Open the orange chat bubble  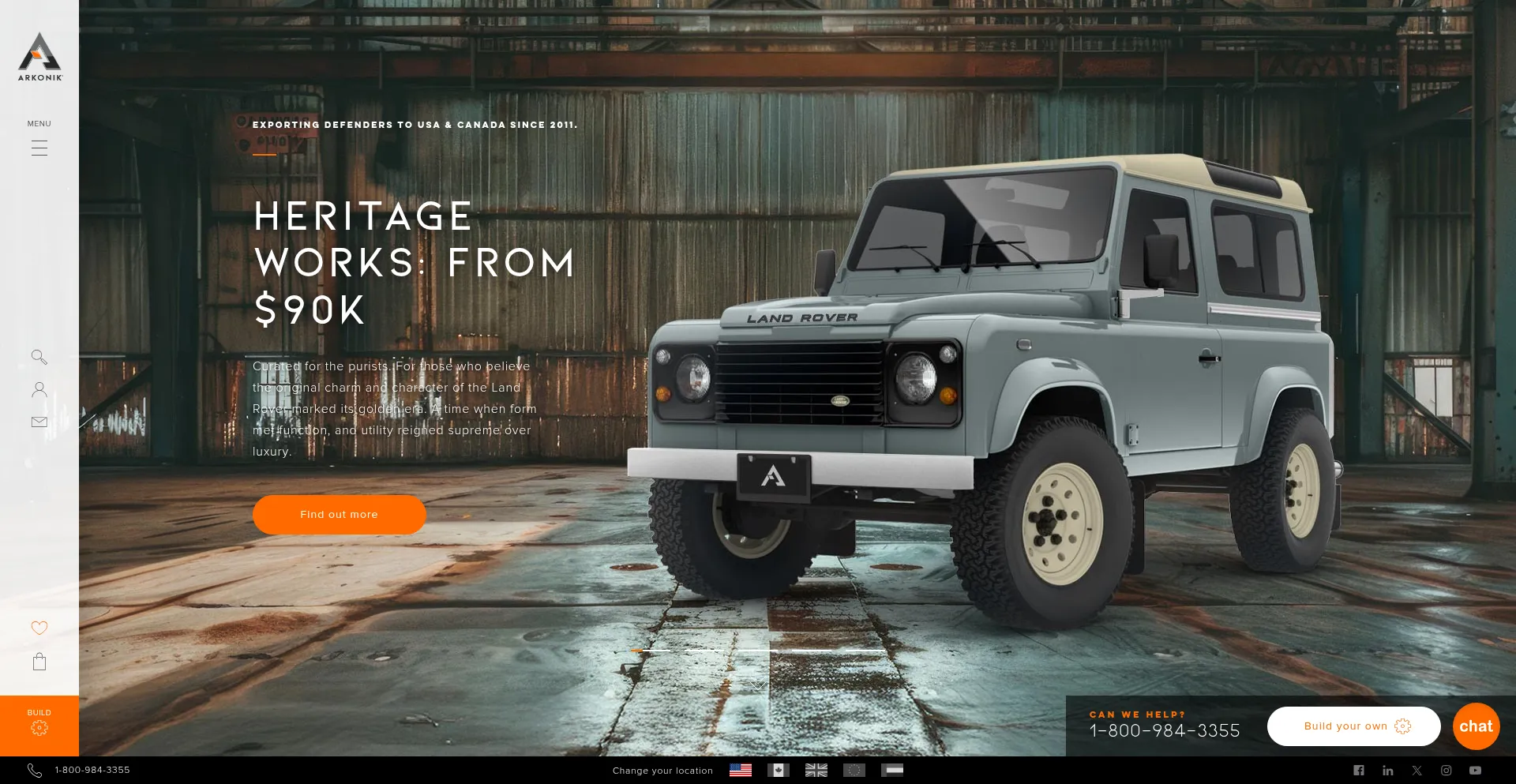[1476, 726]
